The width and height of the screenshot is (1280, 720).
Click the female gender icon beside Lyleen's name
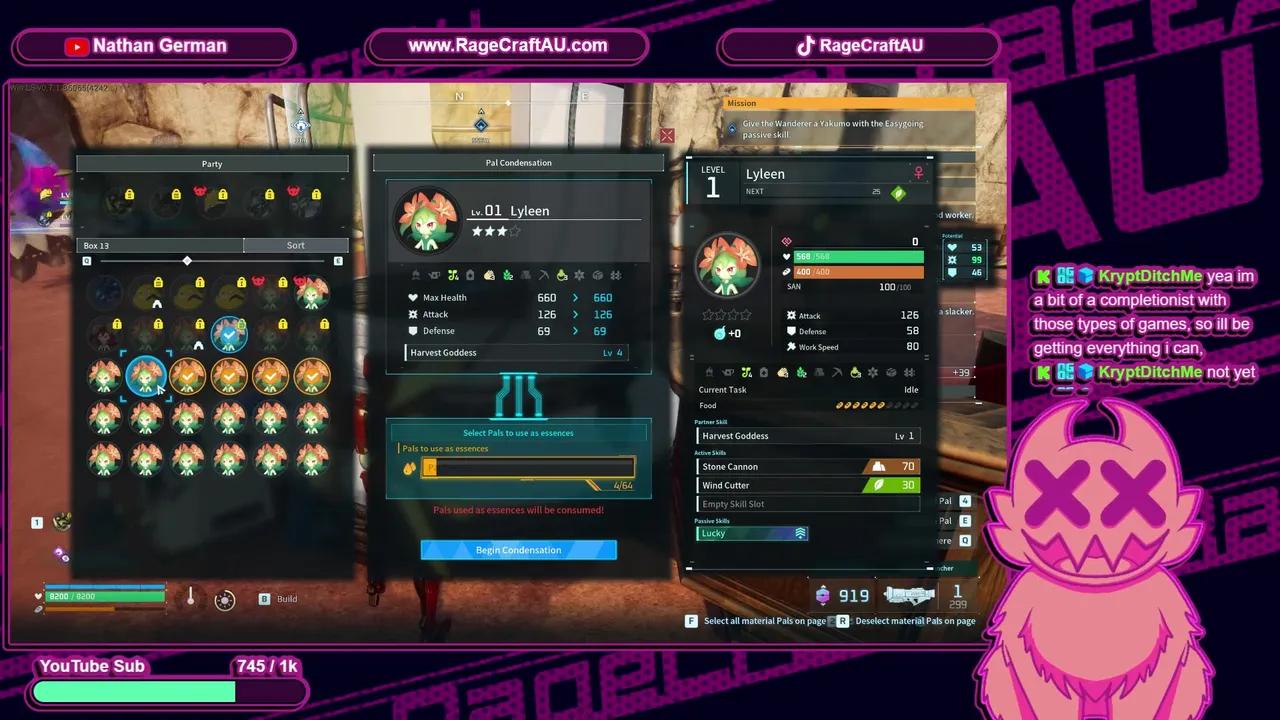pos(918,173)
